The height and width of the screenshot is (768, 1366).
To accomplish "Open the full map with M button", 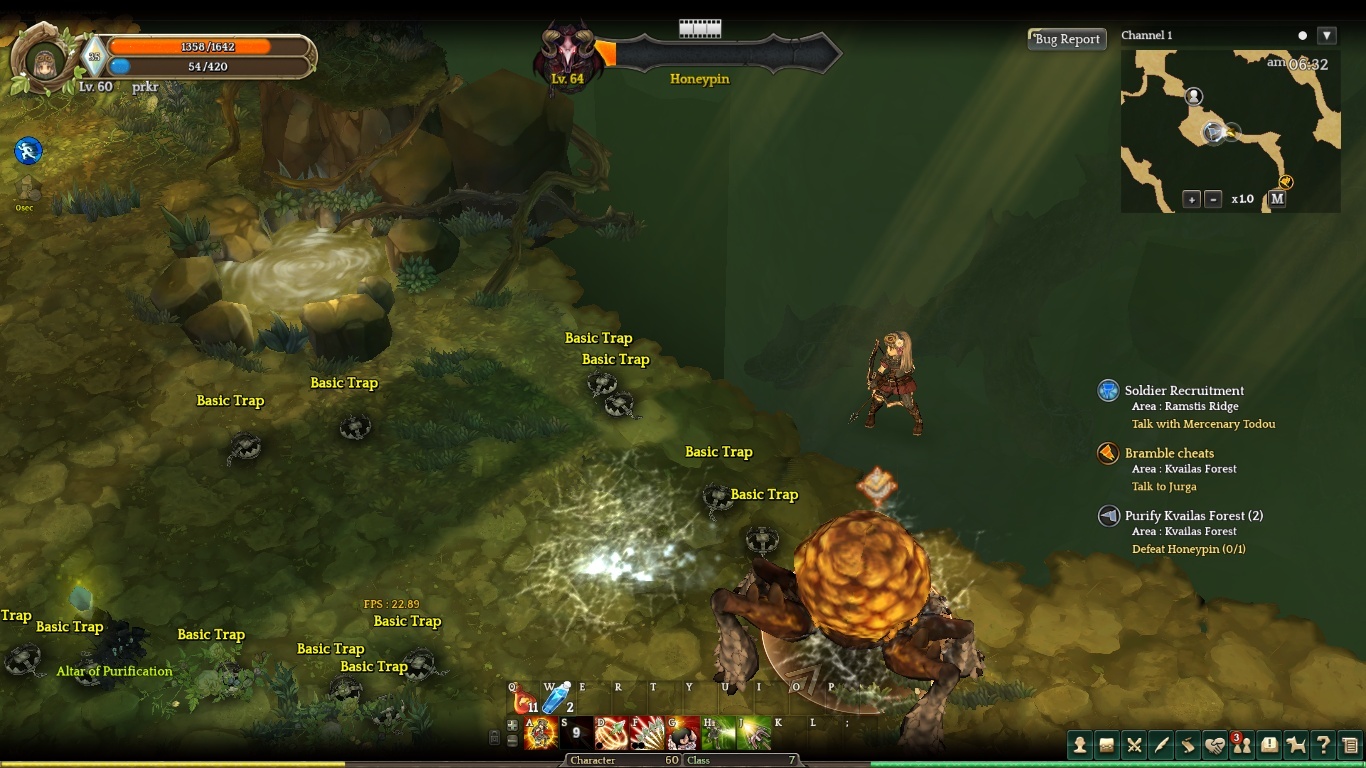I will 1277,199.
